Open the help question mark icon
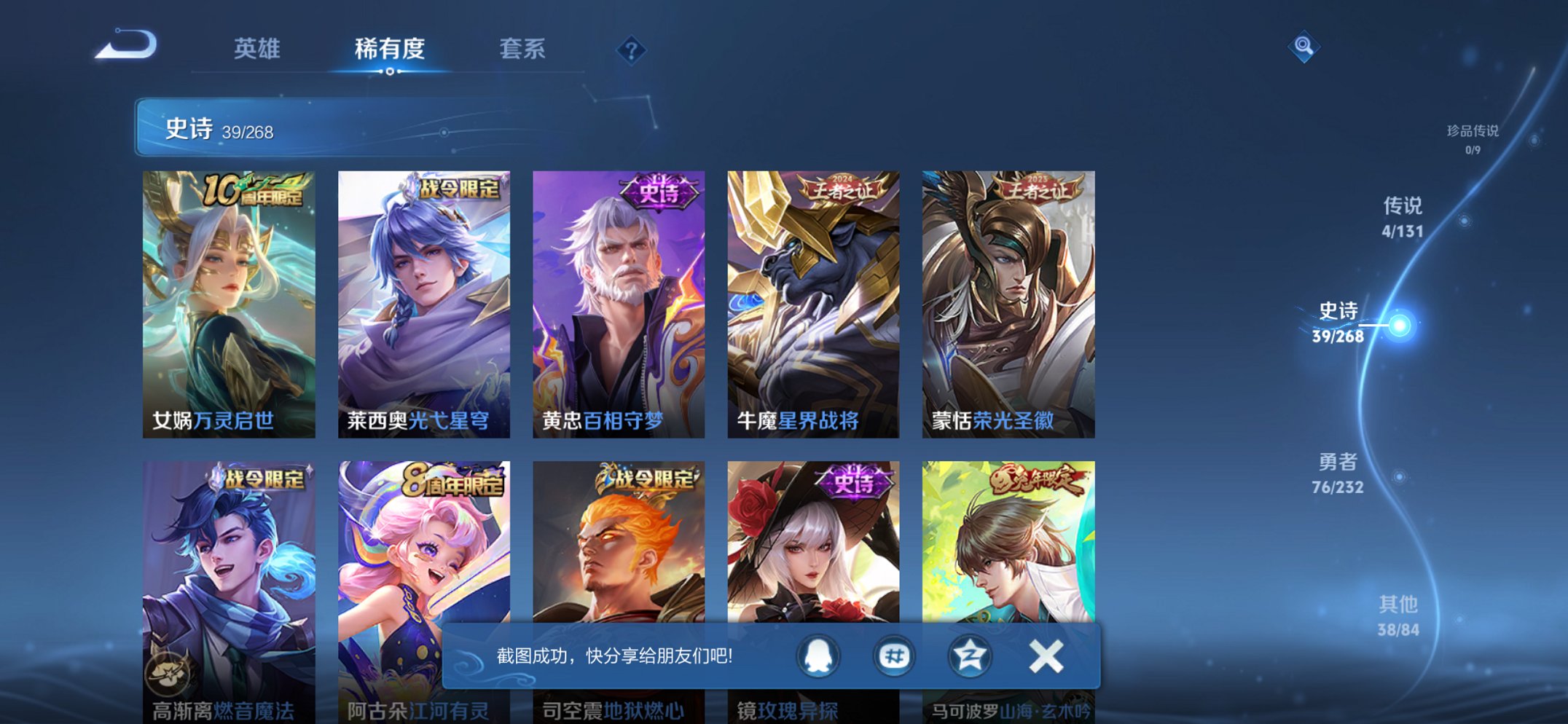 pyautogui.click(x=631, y=50)
